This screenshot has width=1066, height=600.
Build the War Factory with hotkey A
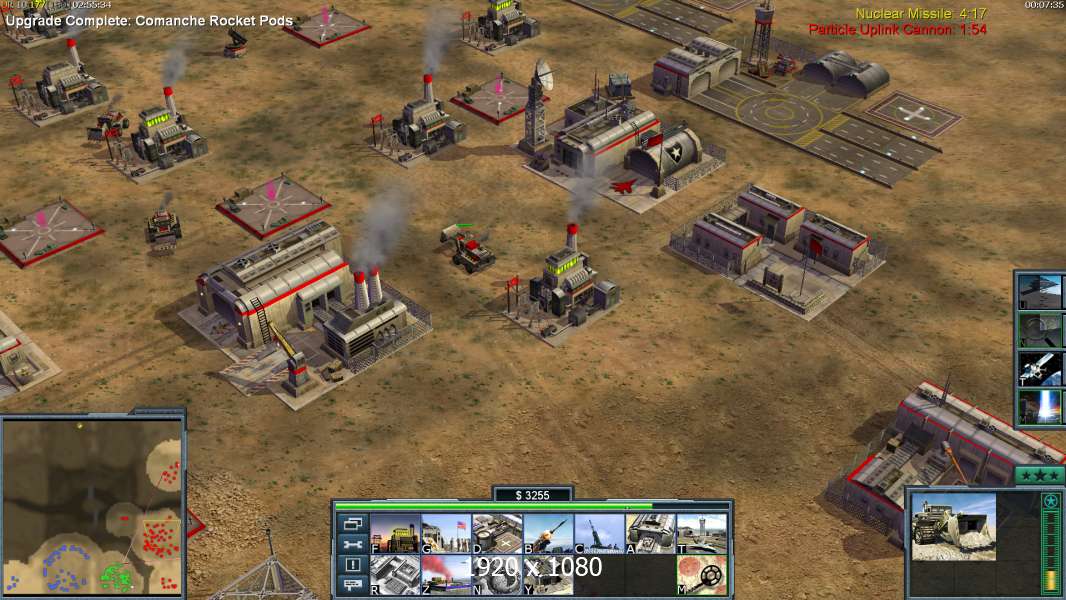click(650, 534)
